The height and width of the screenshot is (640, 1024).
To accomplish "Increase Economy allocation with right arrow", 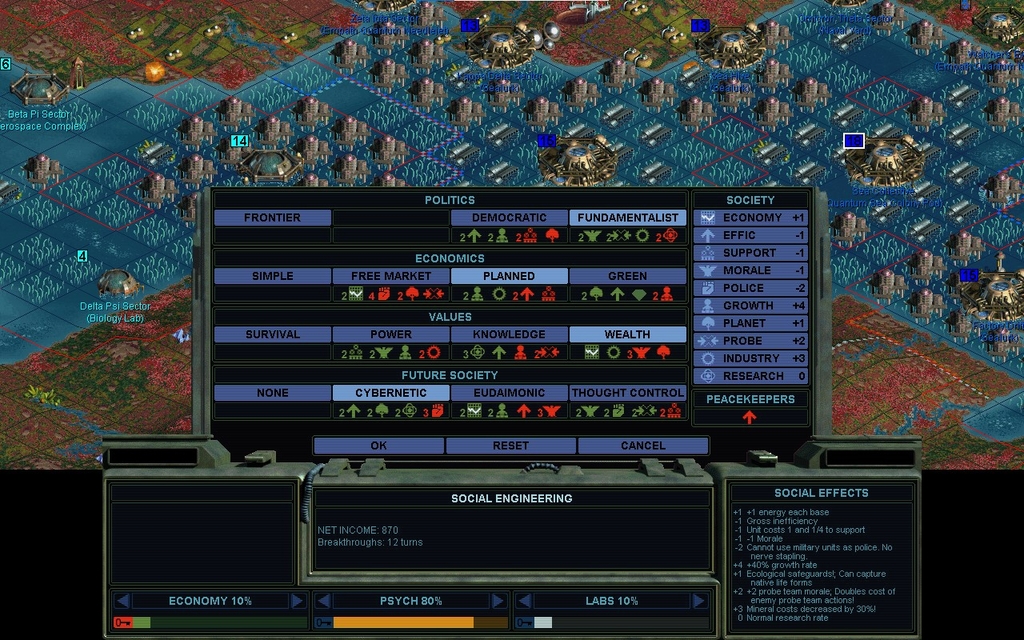I will pyautogui.click(x=297, y=601).
